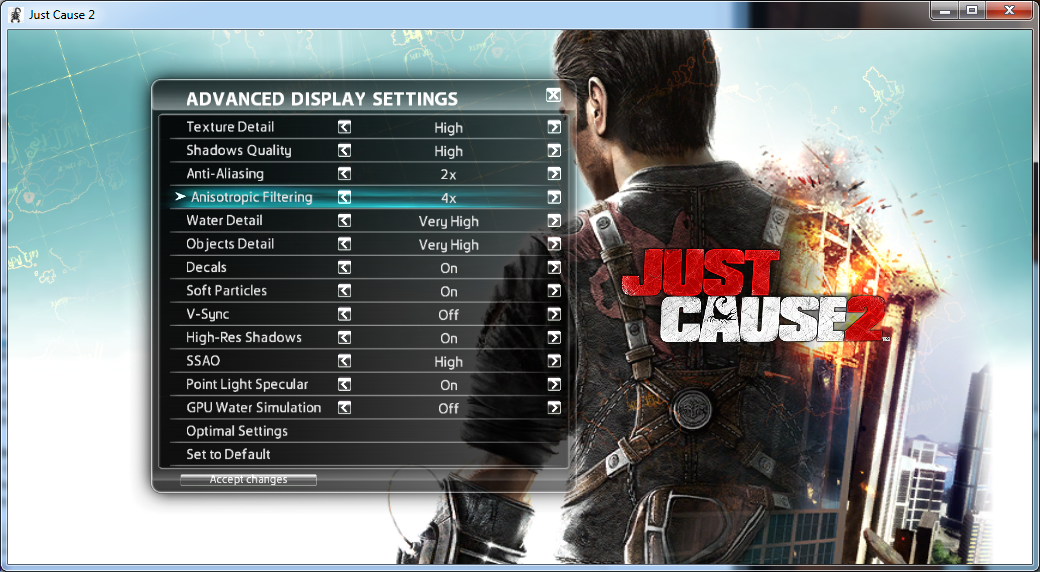This screenshot has width=1040, height=572.
Task: Raise Anti-Aliasing with right arrow
Action: [x=553, y=174]
